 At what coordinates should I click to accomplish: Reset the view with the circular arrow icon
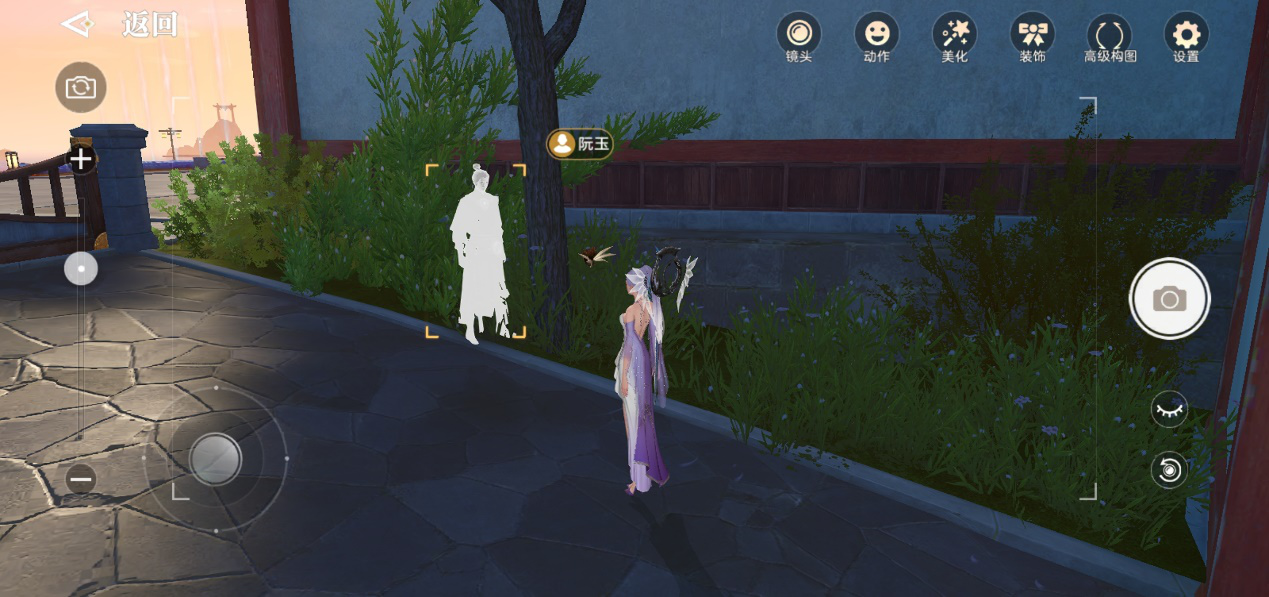(1169, 469)
